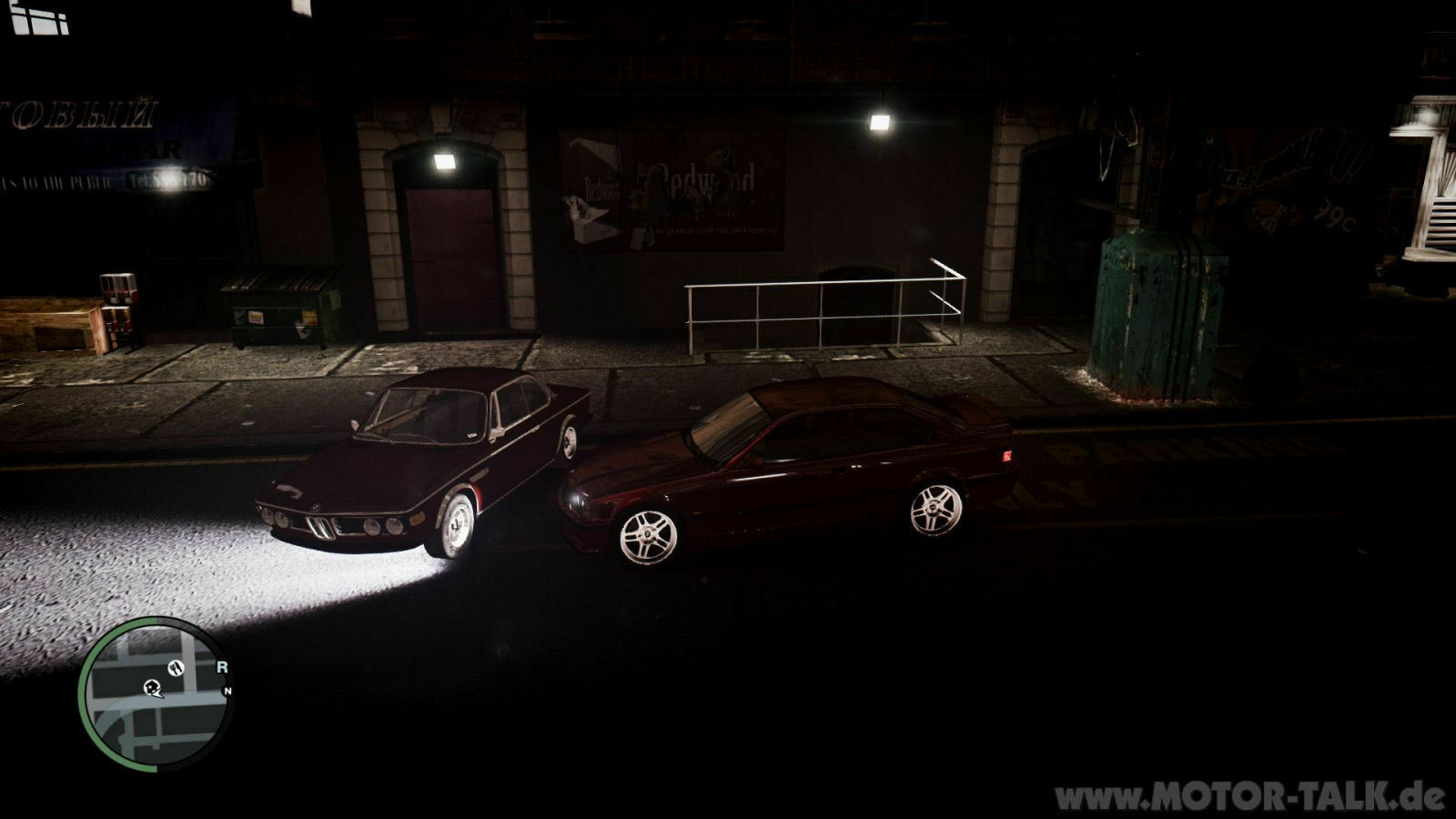Select the dice-shaped waypoint icon on minimap

click(152, 686)
